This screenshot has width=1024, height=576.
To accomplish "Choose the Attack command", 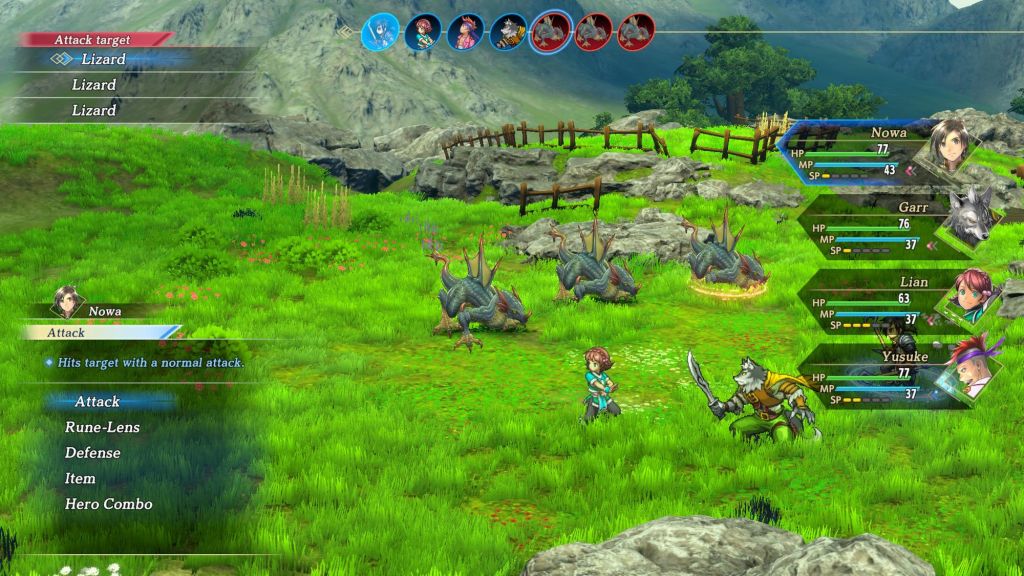I will point(97,402).
